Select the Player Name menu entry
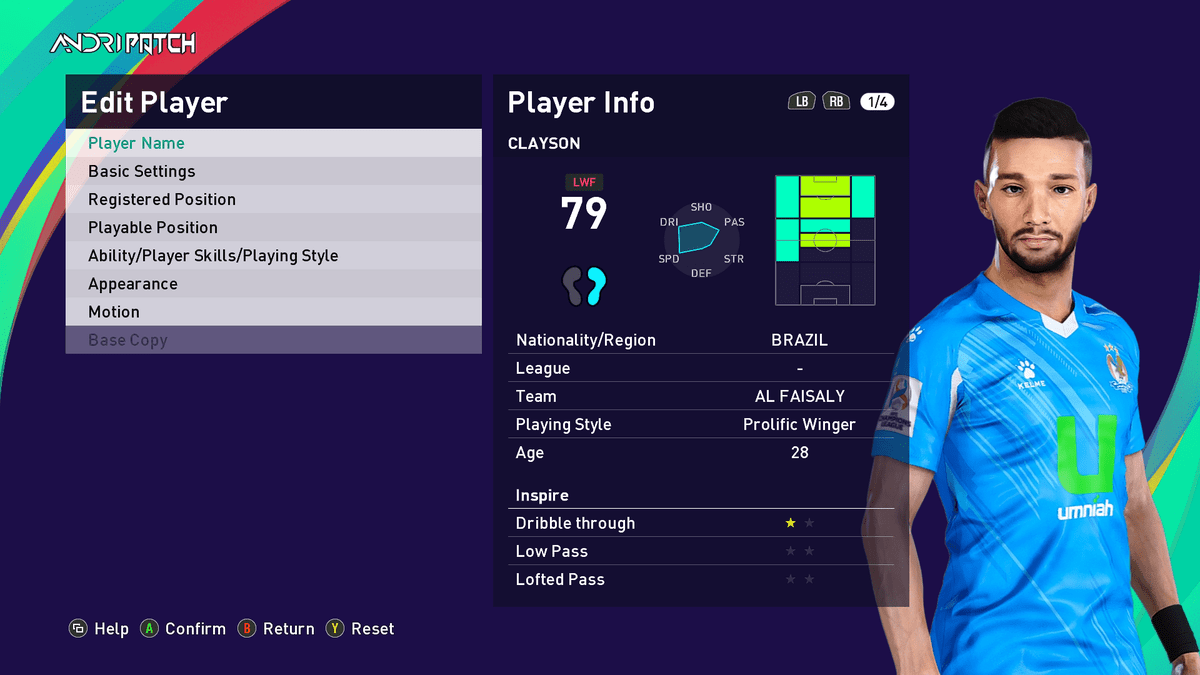 273,143
